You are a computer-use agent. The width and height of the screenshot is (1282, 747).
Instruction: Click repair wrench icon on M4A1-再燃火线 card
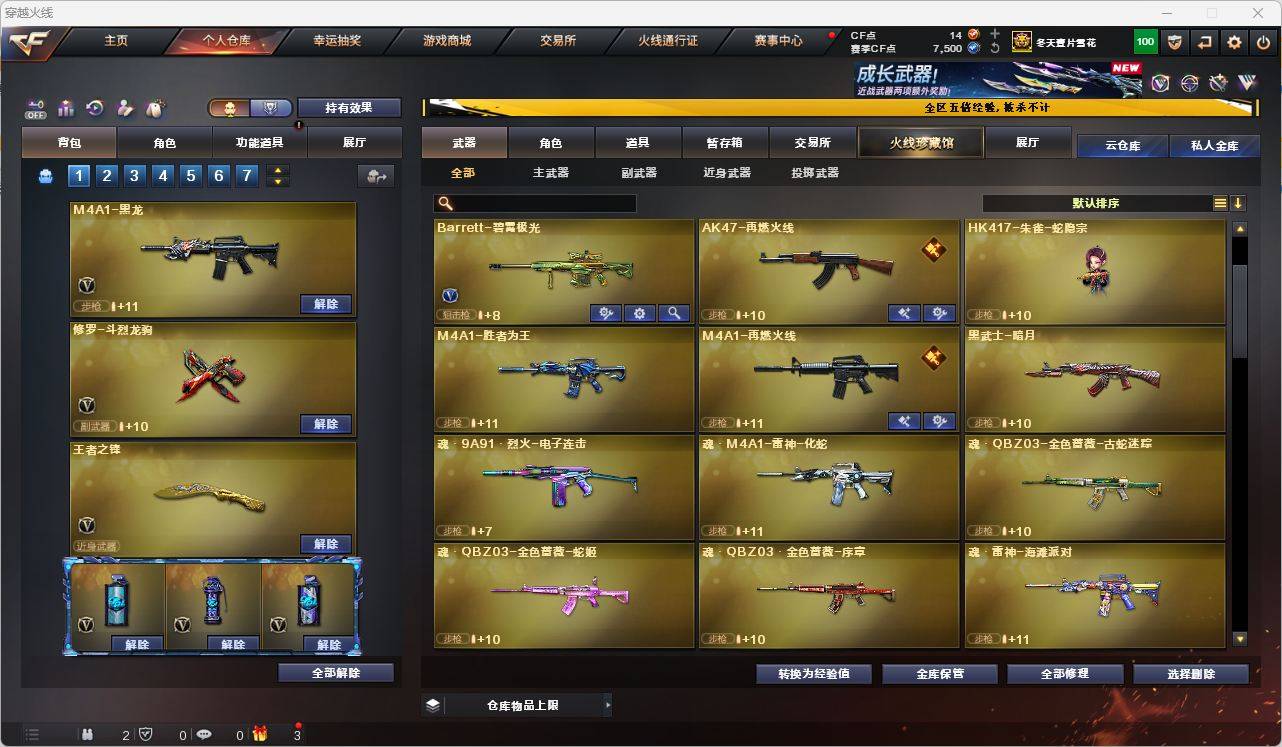coord(938,421)
